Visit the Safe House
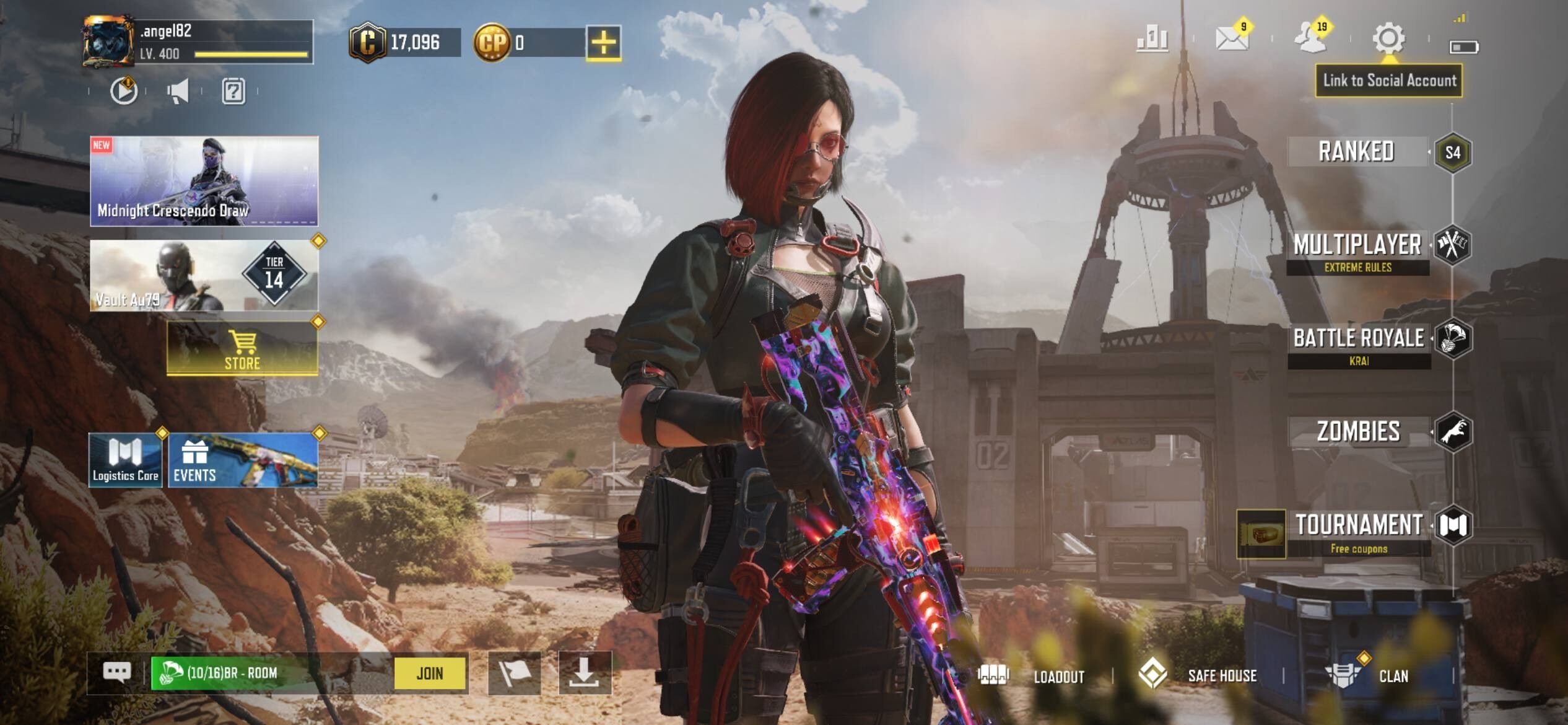 1199,675
